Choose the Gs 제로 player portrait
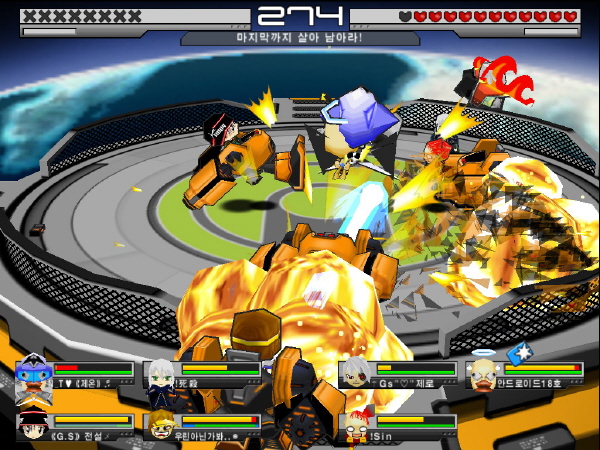 tap(354, 375)
